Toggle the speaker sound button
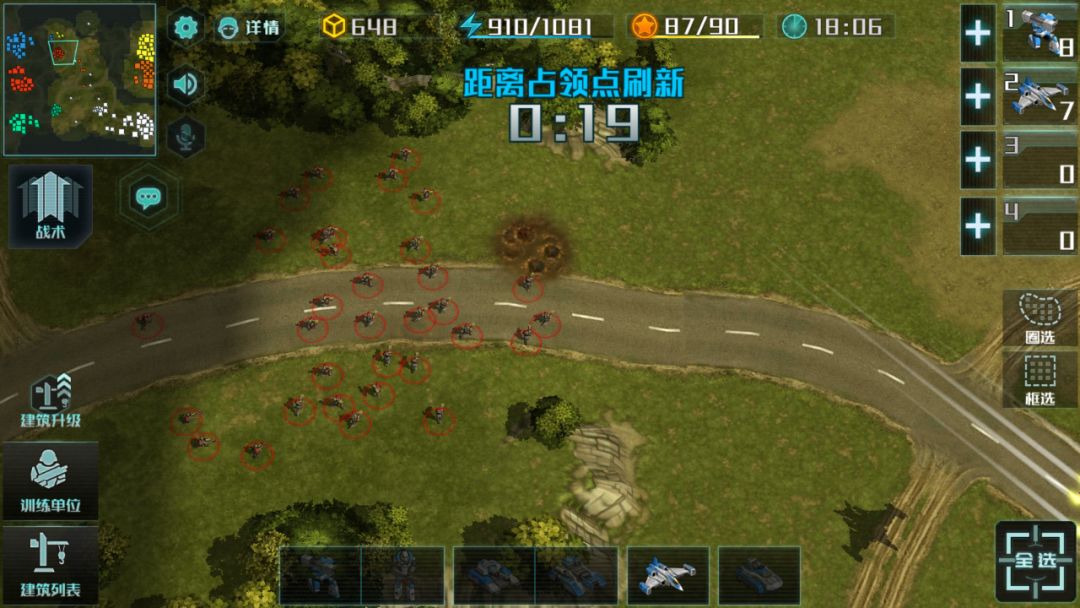This screenshot has height=608, width=1080. (x=185, y=84)
